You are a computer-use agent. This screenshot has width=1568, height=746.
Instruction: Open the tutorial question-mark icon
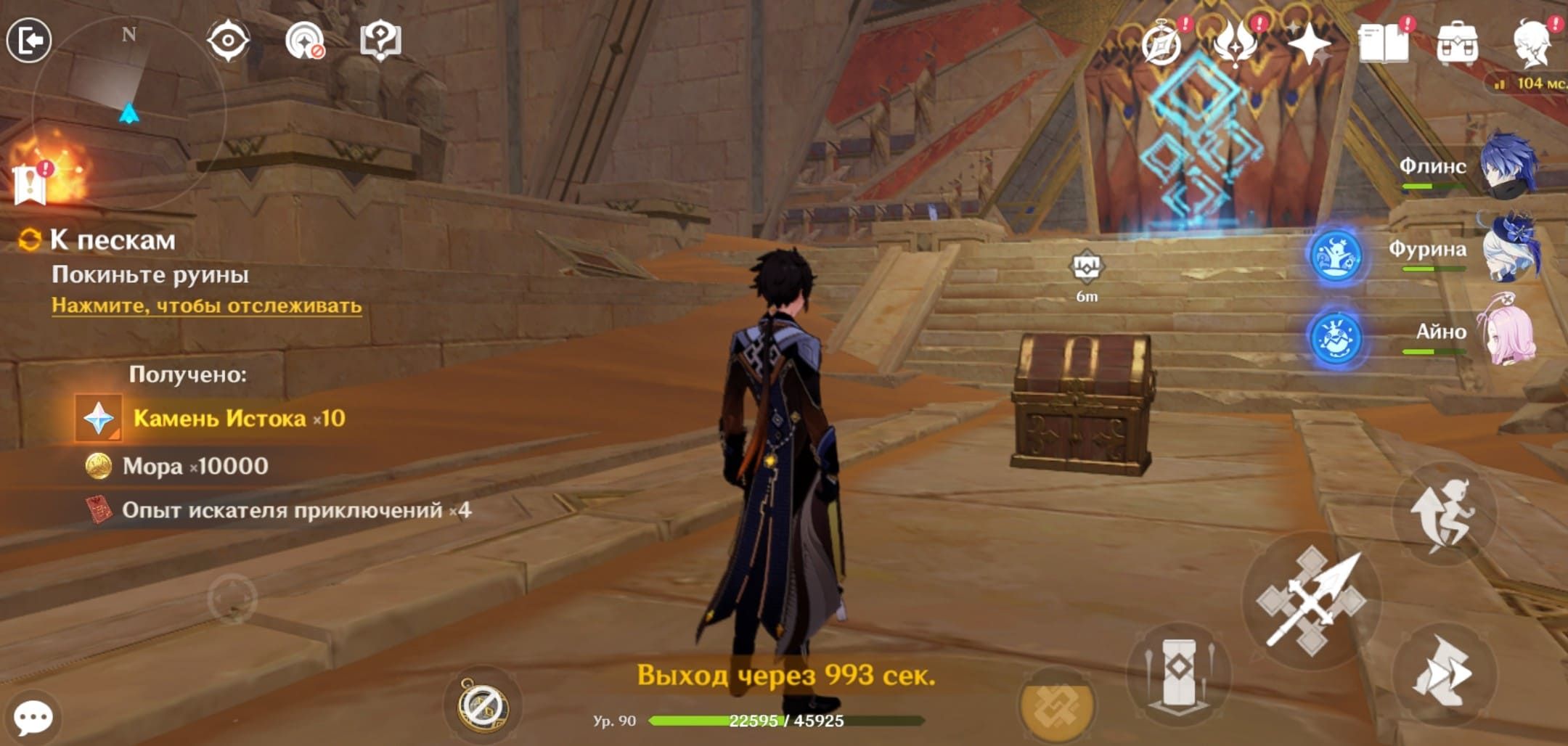click(x=380, y=40)
